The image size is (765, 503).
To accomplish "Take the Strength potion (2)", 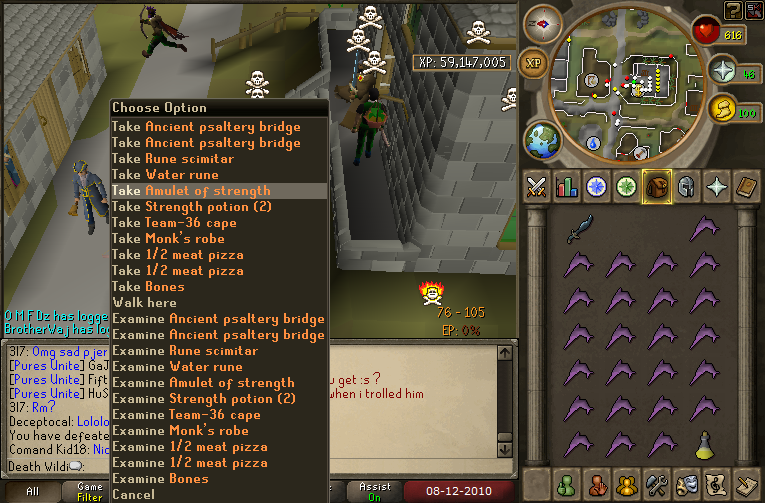I will click(191, 207).
